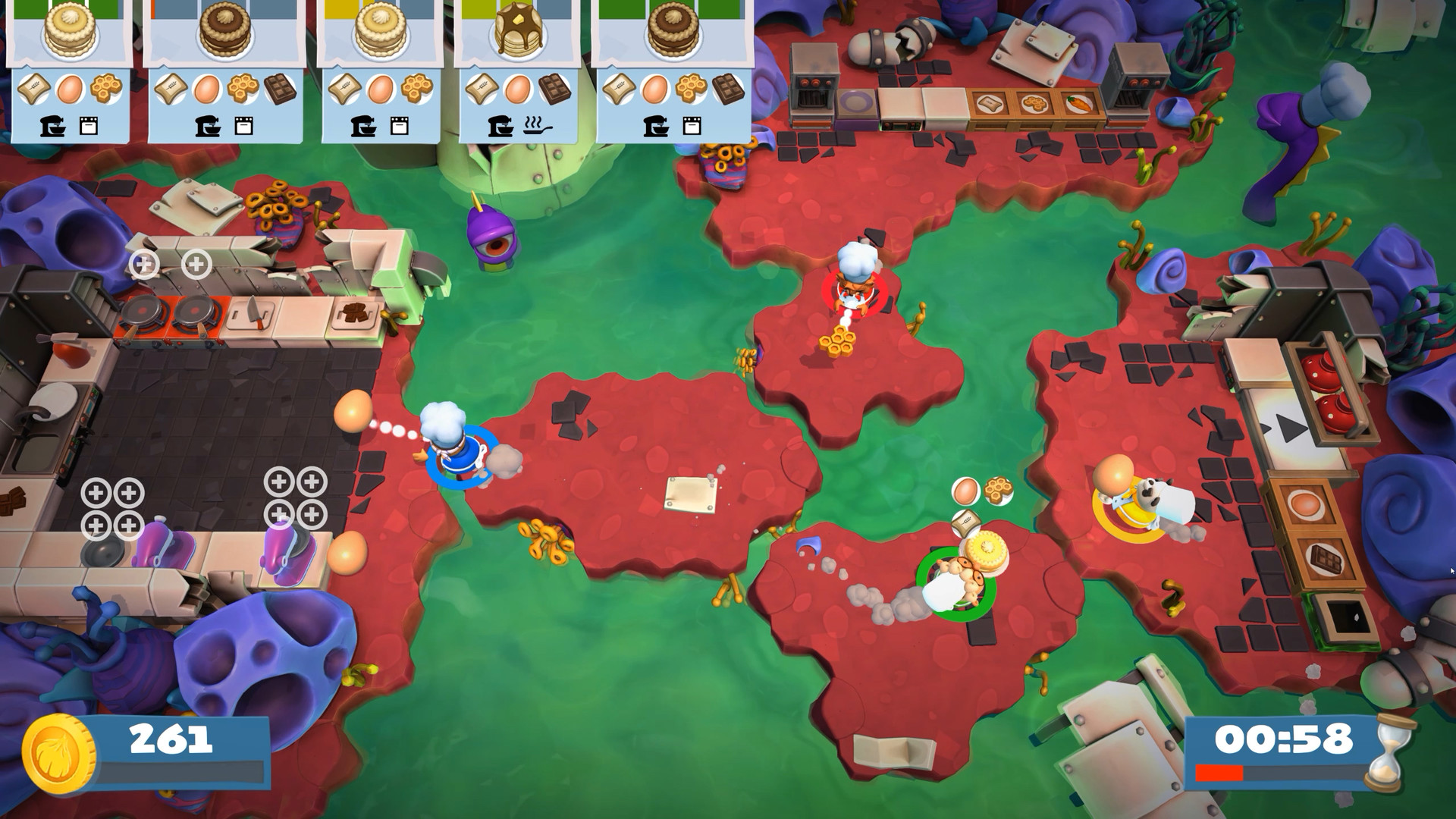Select the honeycomb icon on the third order ticket
This screenshot has height=819, width=1456.
tap(417, 87)
